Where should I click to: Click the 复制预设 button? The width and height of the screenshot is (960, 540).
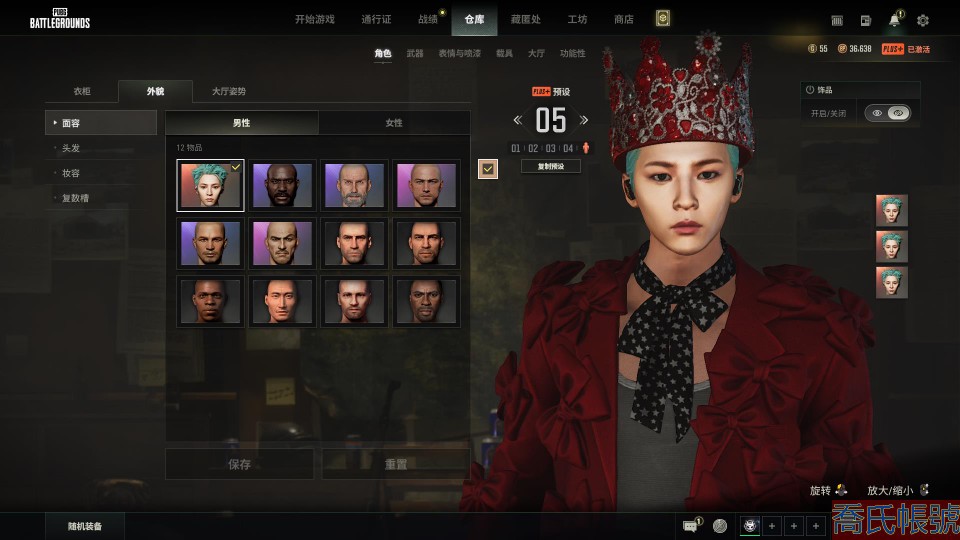coord(551,166)
